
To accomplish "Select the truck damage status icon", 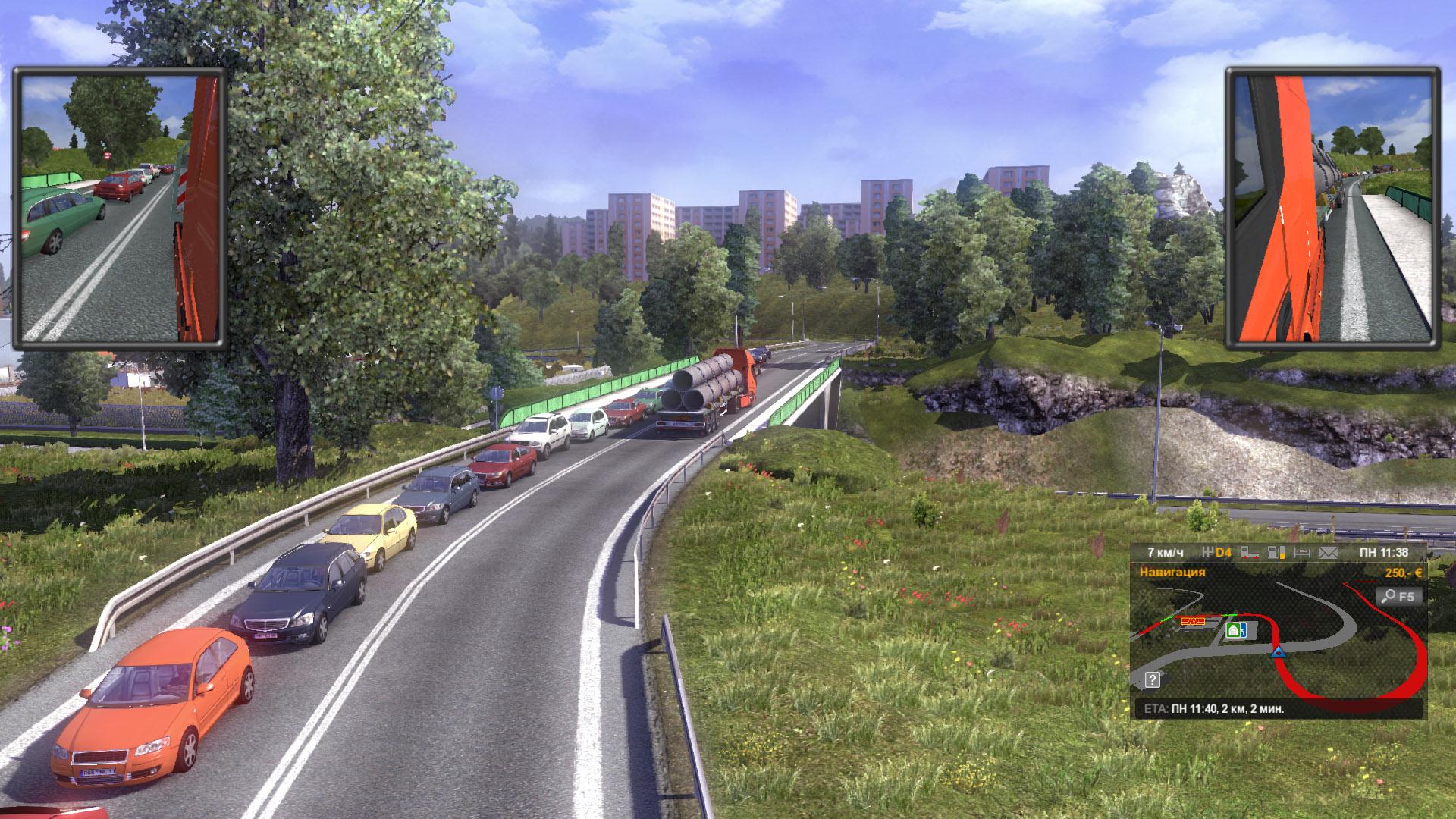I will (1251, 553).
